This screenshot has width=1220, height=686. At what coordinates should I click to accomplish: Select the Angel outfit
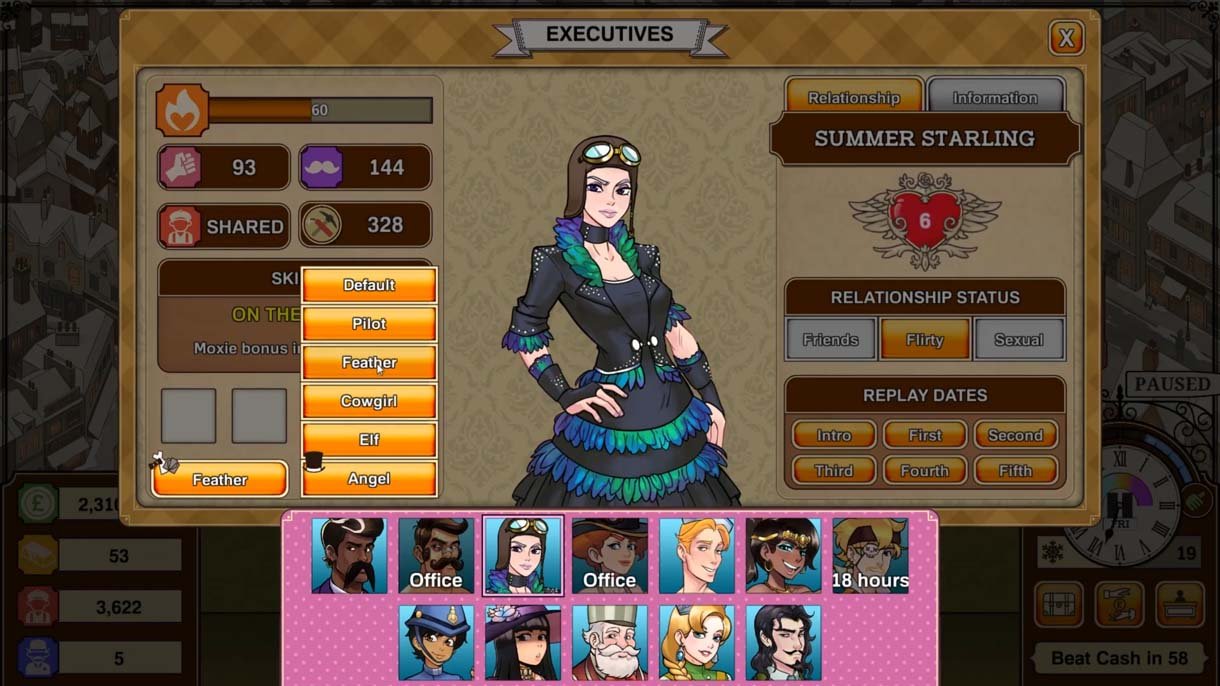369,479
